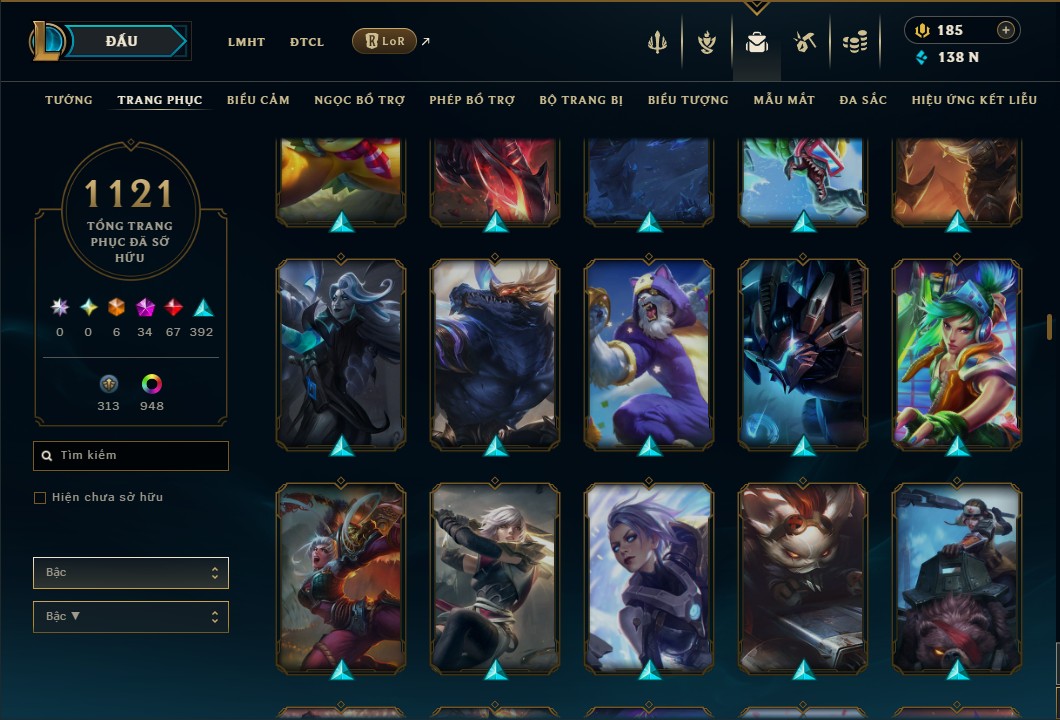Open the TƯỚNG champions tab

(x=69, y=100)
